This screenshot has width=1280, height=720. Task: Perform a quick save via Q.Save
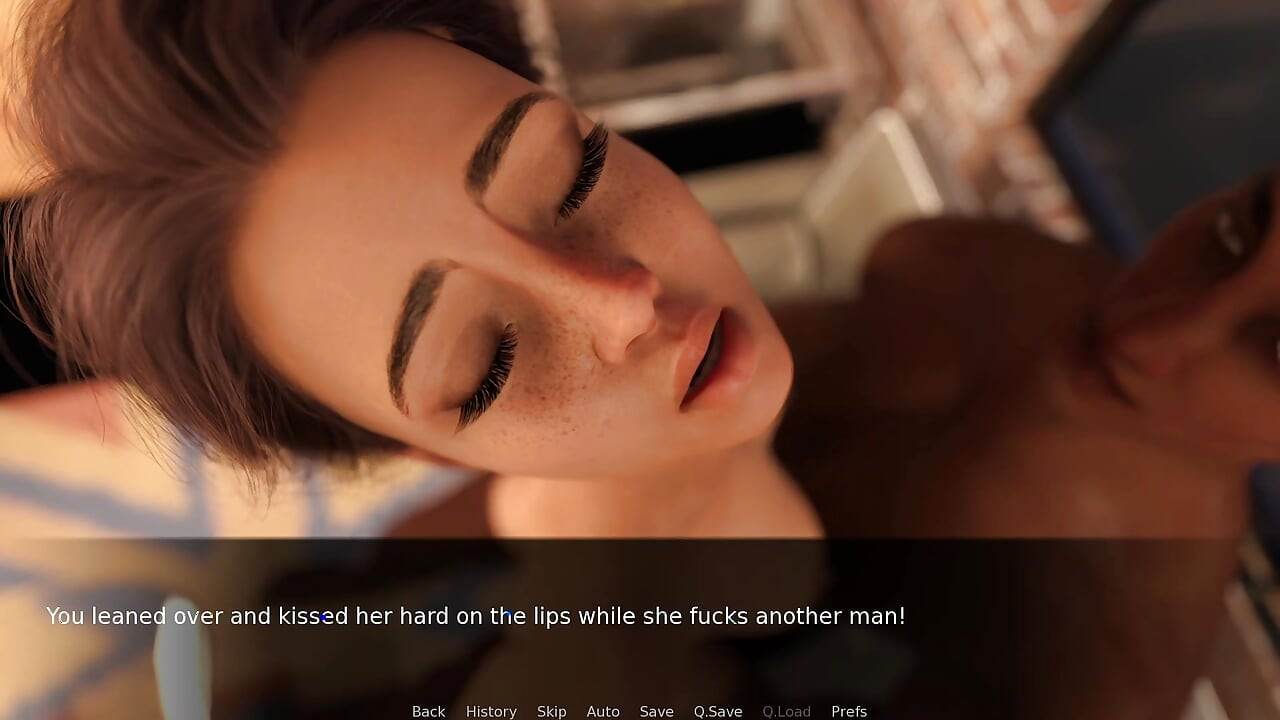pyautogui.click(x=718, y=711)
